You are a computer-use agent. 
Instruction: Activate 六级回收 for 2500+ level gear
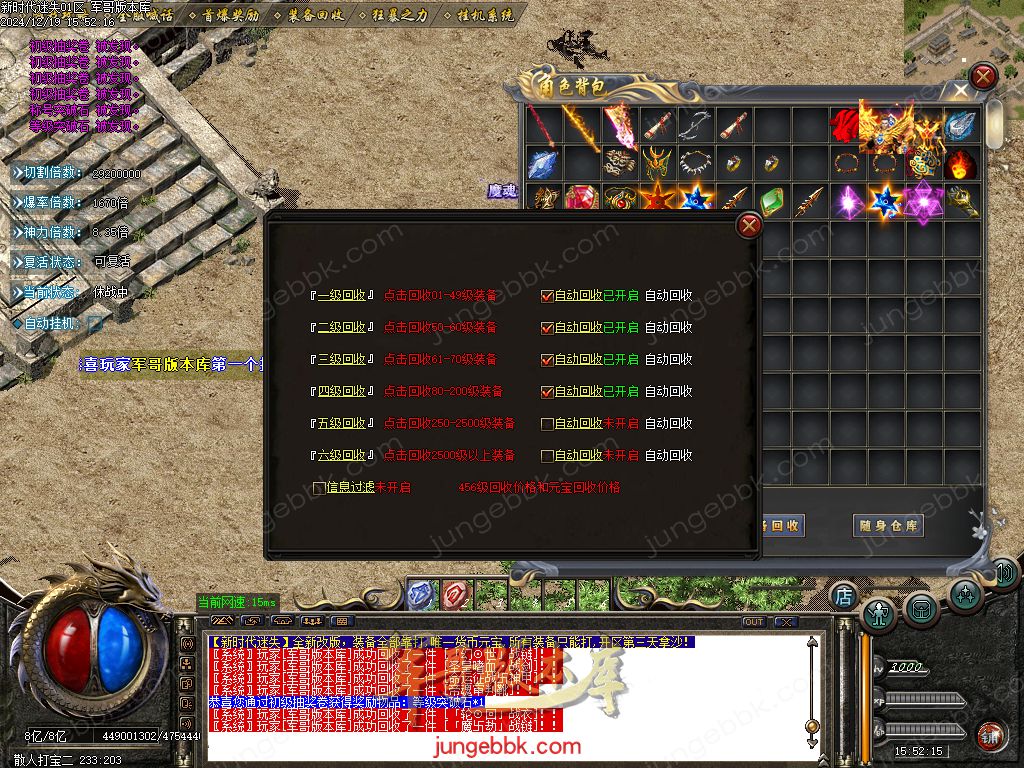(341, 456)
